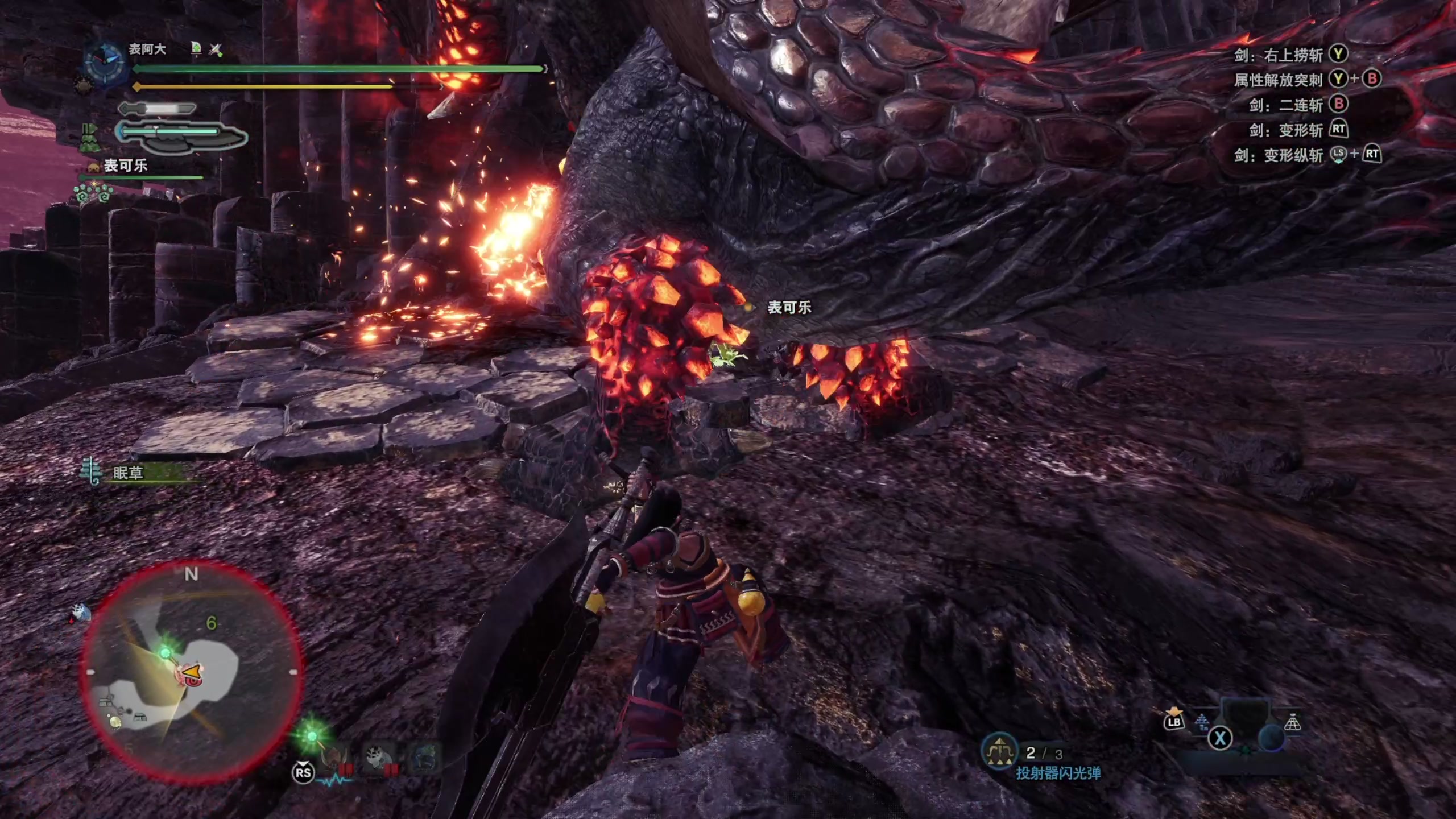Screen dimensions: 1456x819
Task: Select the slinger flash pod icon
Action: pos(999,753)
